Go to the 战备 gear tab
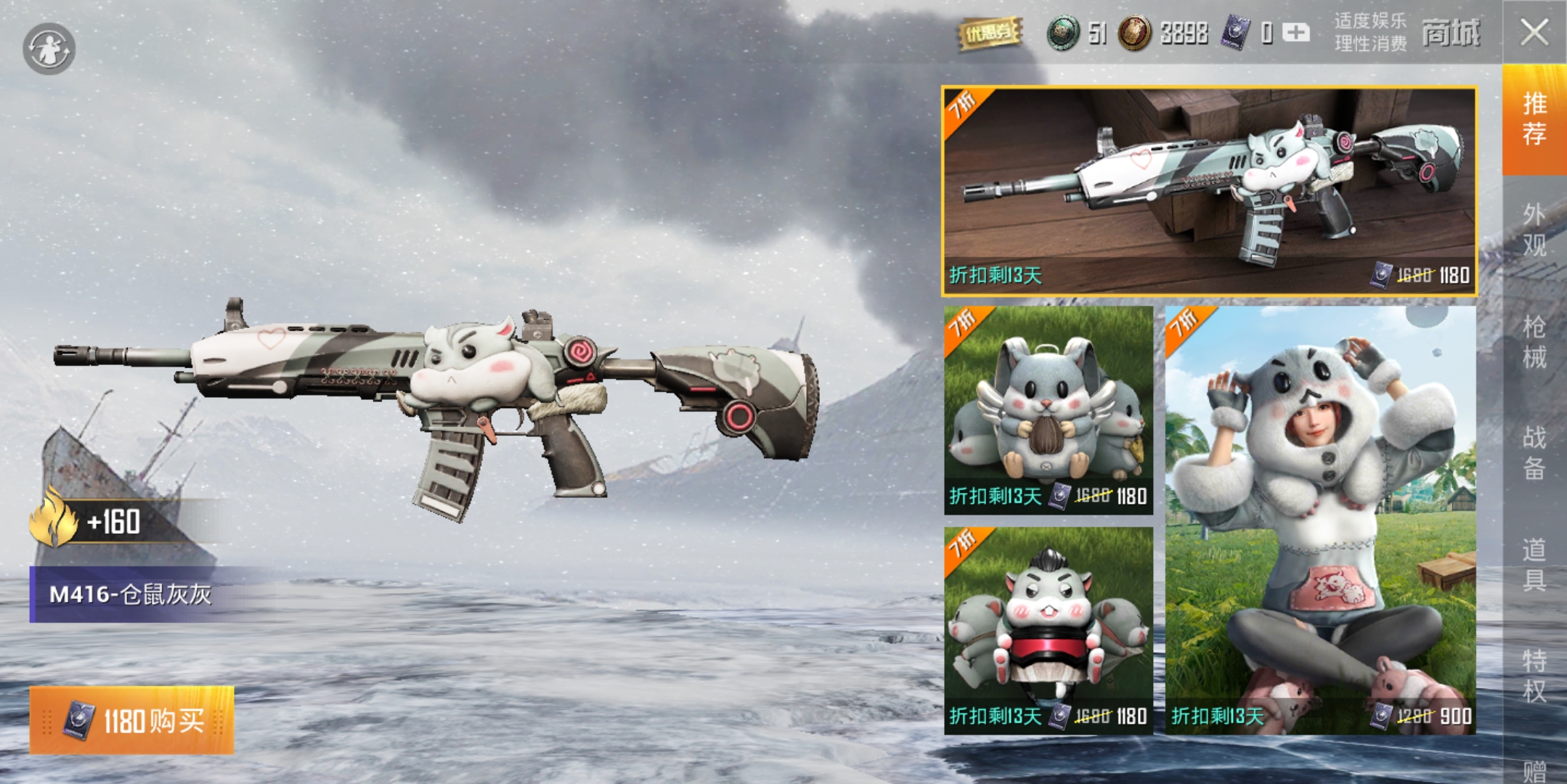 [1534, 453]
